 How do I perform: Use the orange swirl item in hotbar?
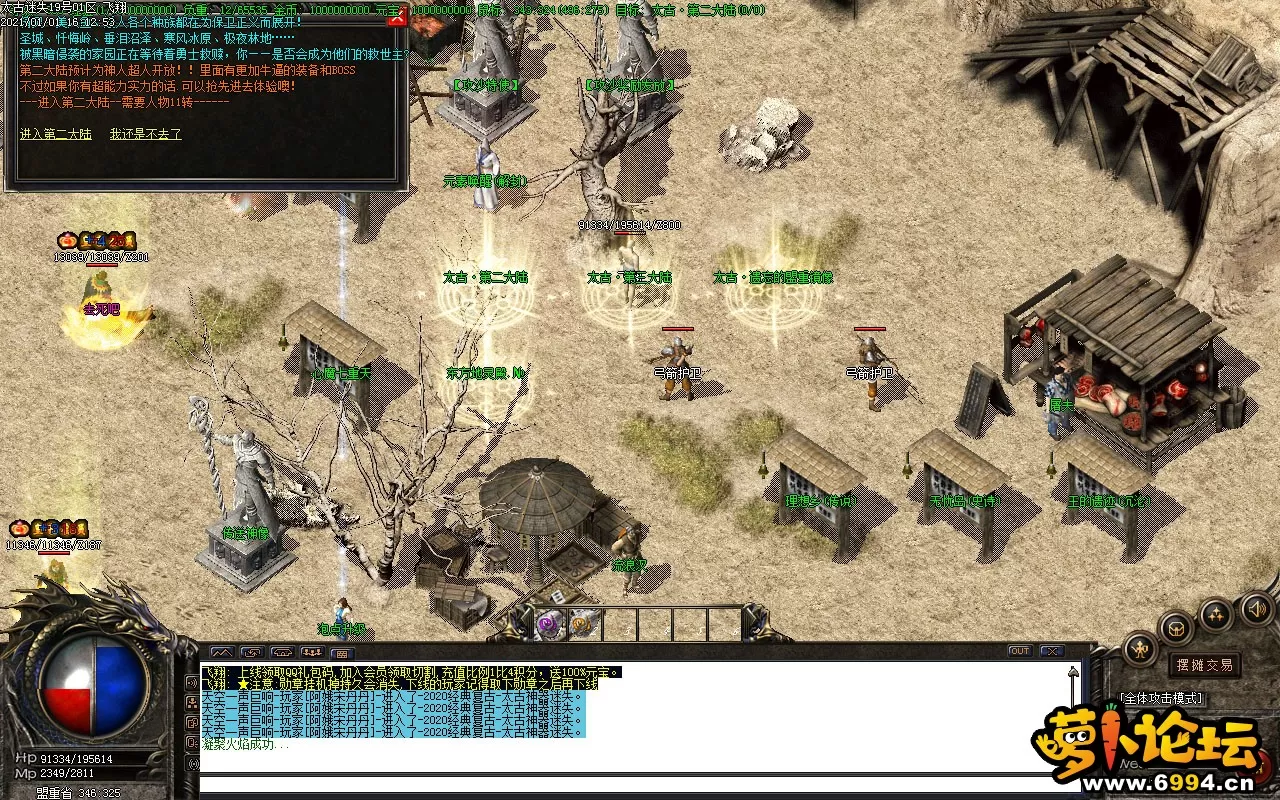click(581, 625)
